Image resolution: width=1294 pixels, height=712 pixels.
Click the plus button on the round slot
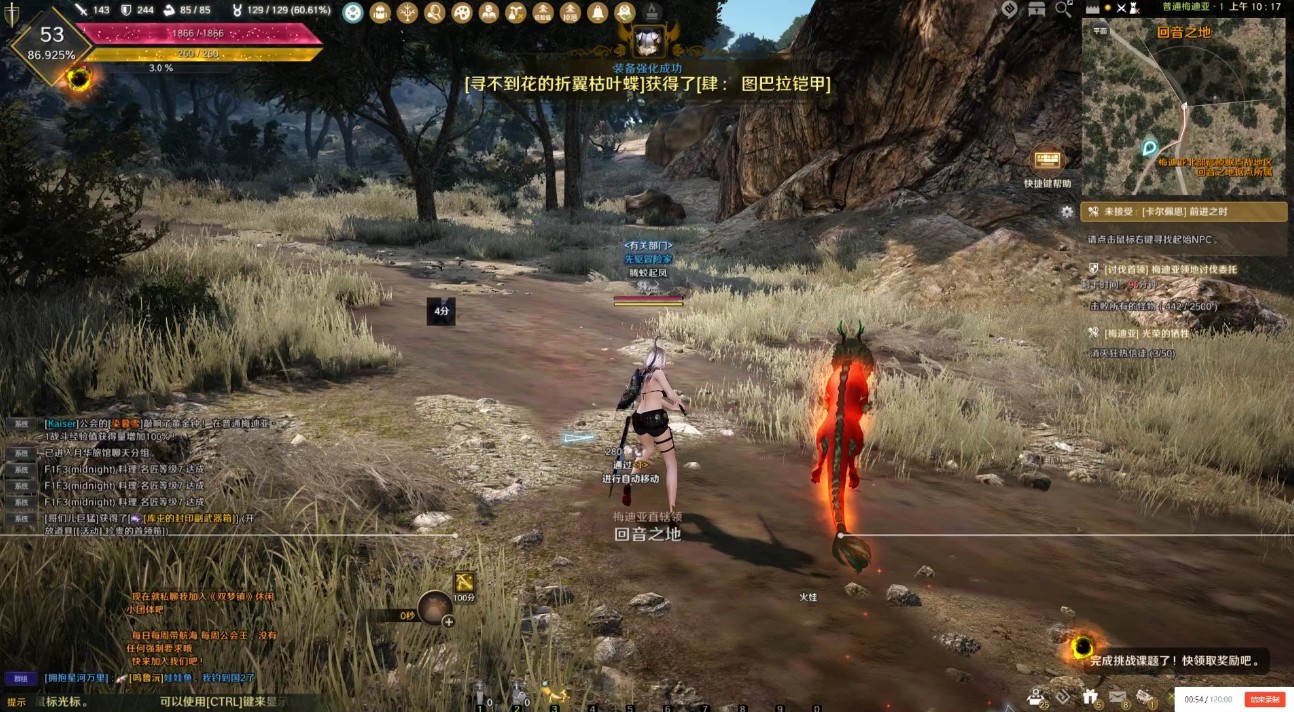(x=448, y=621)
